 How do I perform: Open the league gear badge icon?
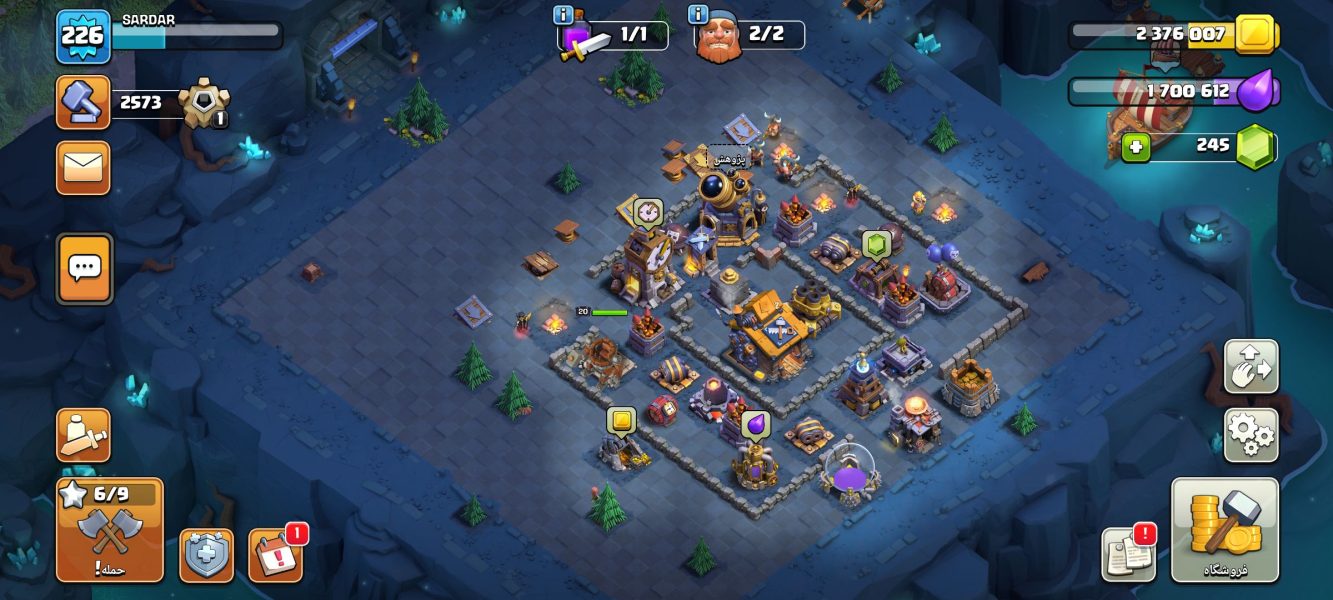[x=204, y=102]
